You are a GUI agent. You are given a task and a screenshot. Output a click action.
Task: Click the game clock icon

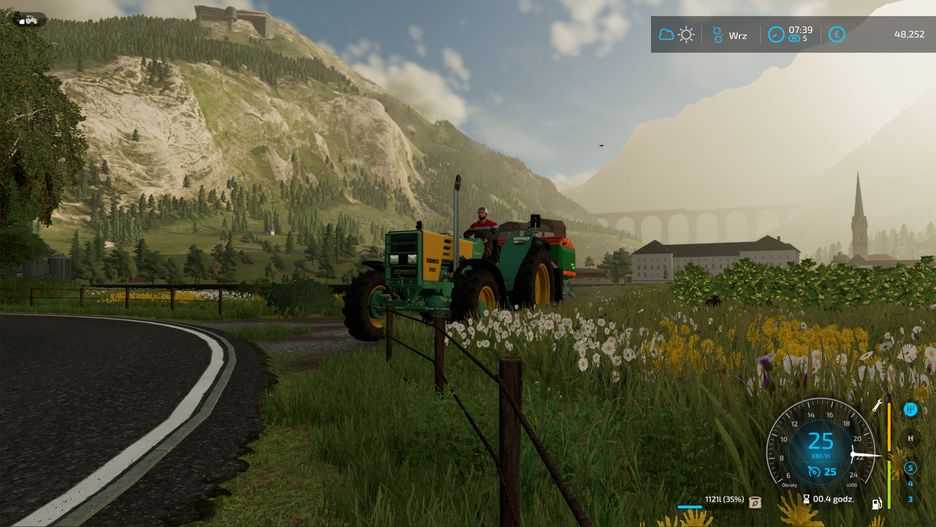(x=776, y=35)
